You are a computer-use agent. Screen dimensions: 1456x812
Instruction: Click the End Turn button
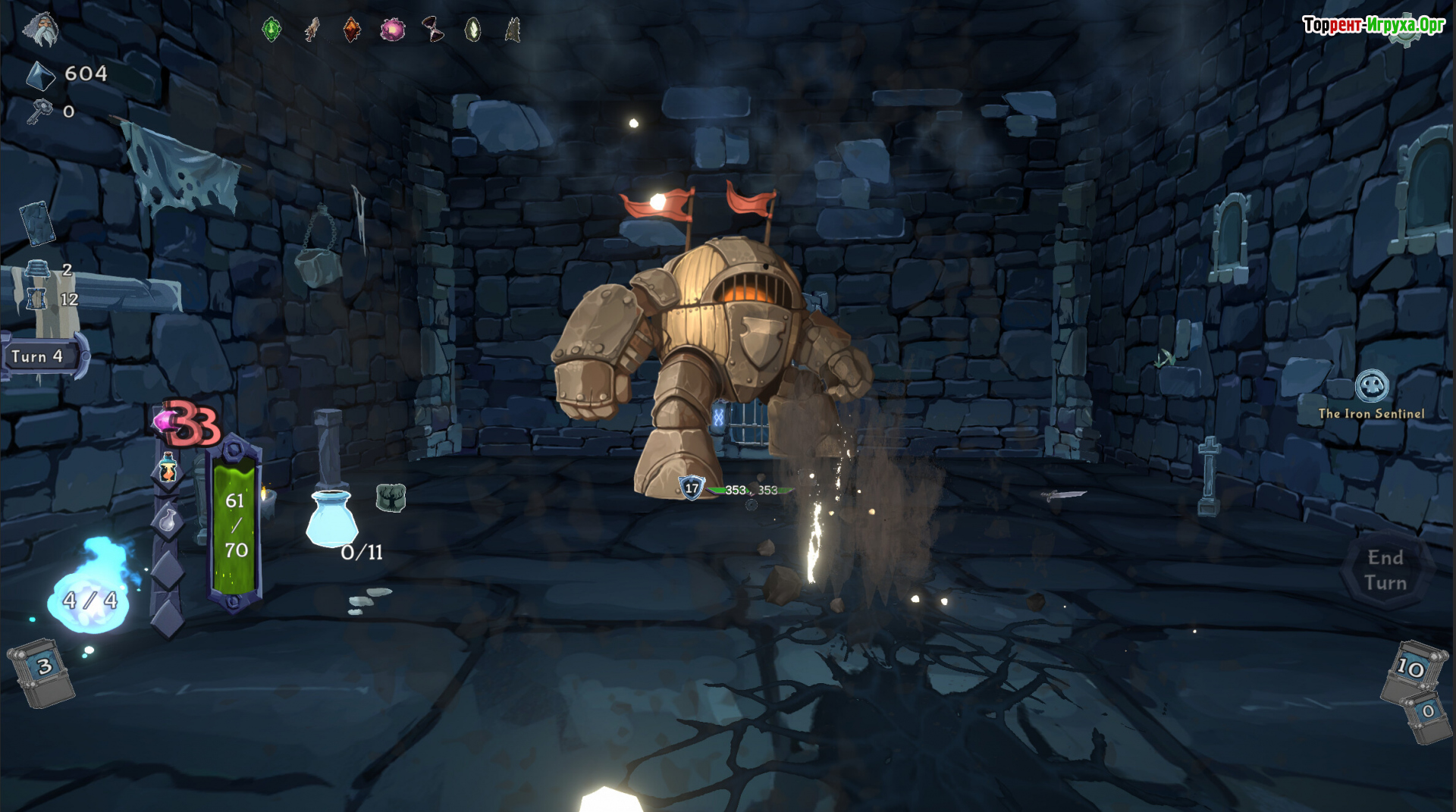(x=1385, y=570)
